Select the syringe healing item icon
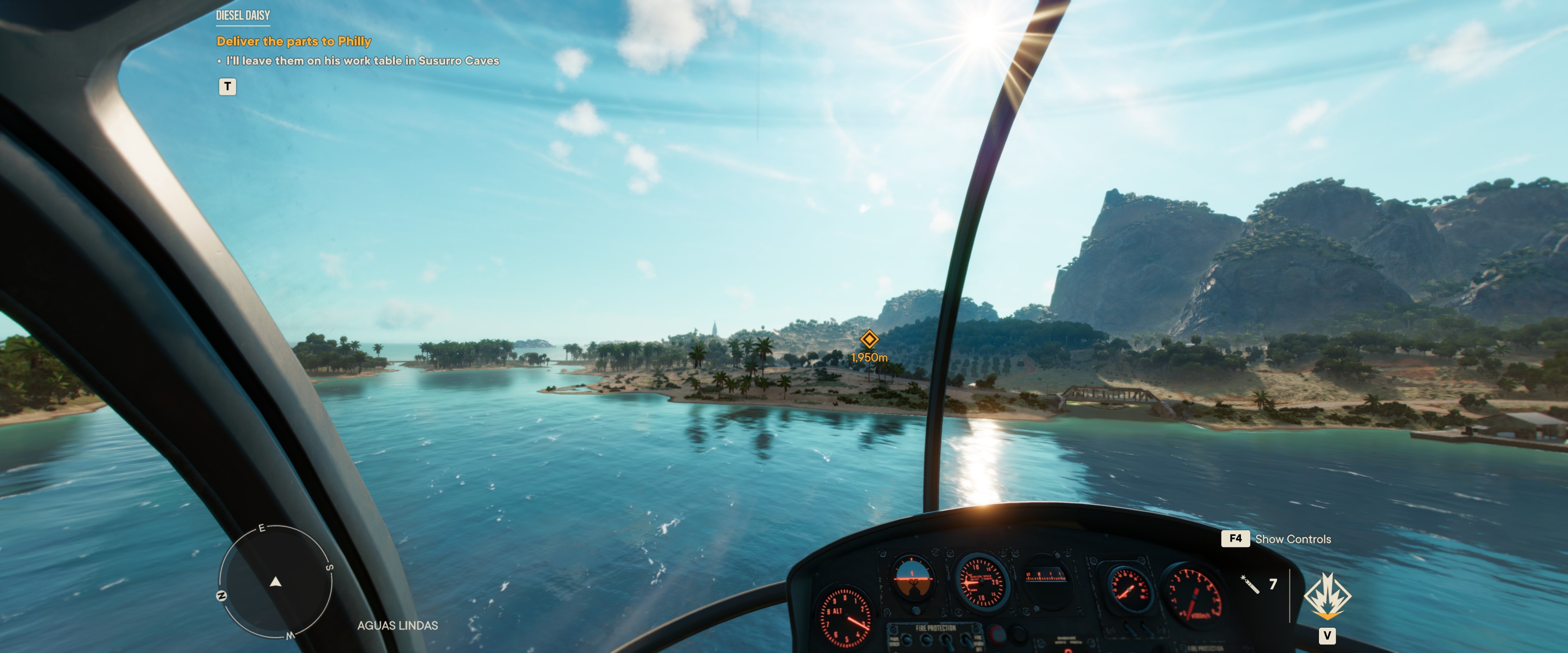 1249,584
